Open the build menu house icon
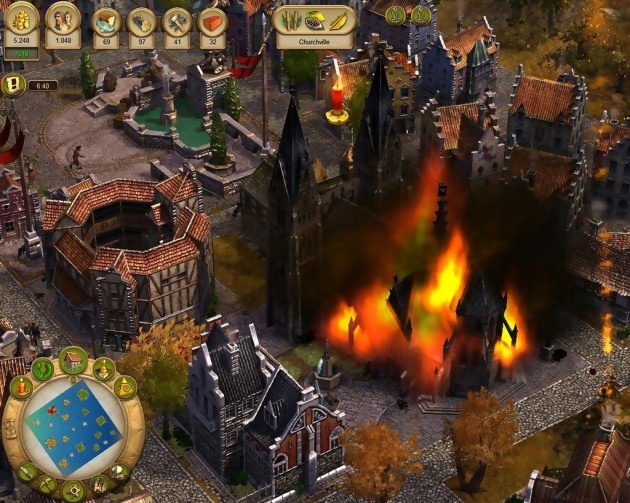The image size is (630, 503). click(x=73, y=359)
